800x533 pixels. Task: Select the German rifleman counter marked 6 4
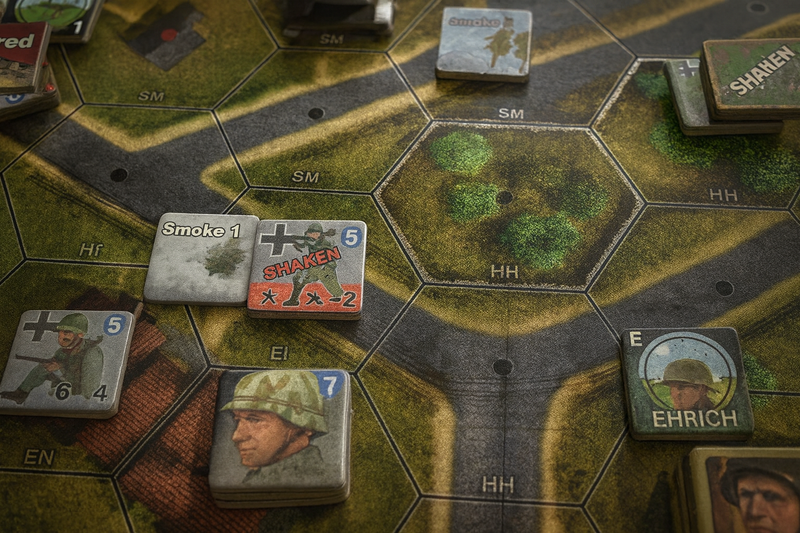(67, 361)
